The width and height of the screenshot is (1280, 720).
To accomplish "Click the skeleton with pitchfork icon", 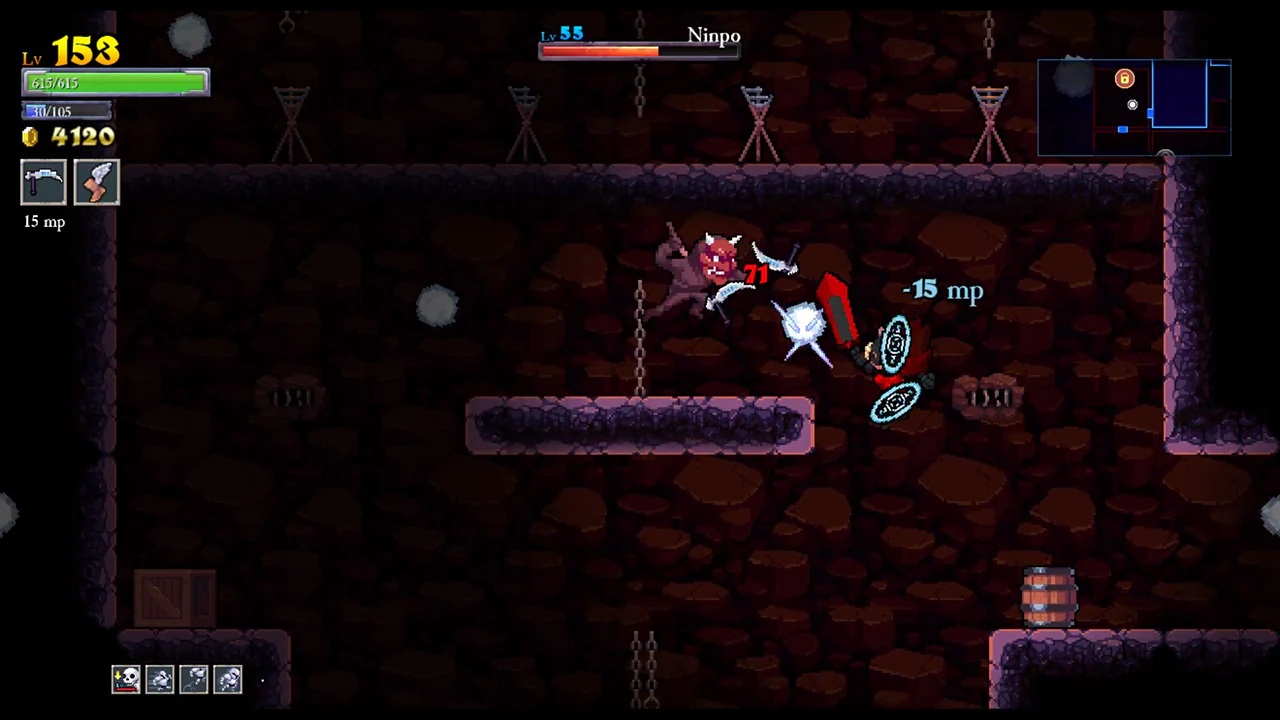I will [195, 679].
